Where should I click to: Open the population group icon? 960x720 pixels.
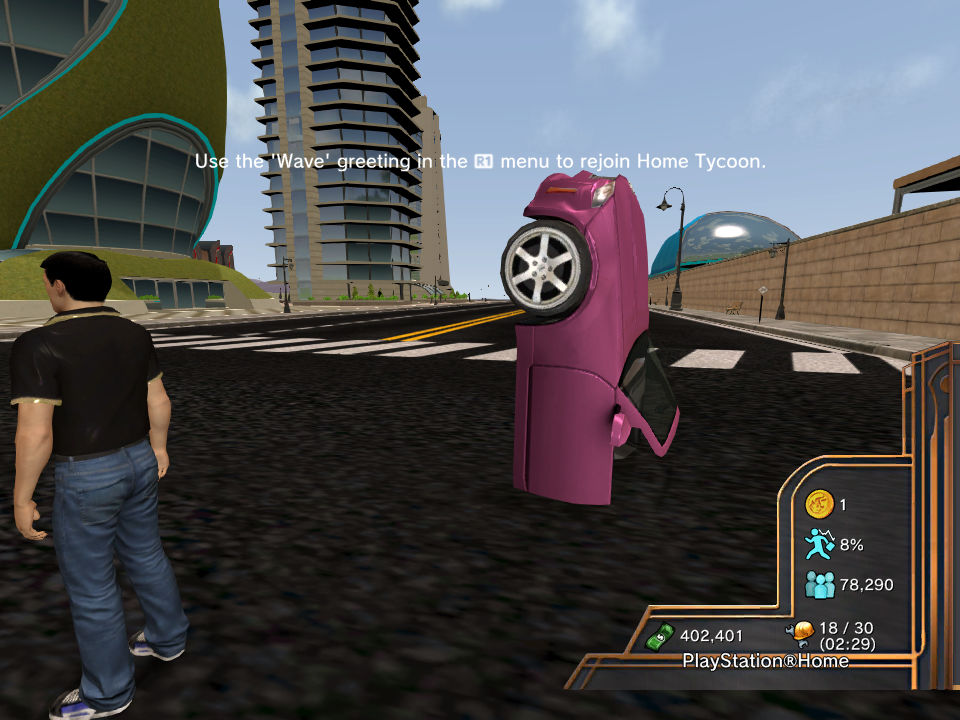(819, 584)
